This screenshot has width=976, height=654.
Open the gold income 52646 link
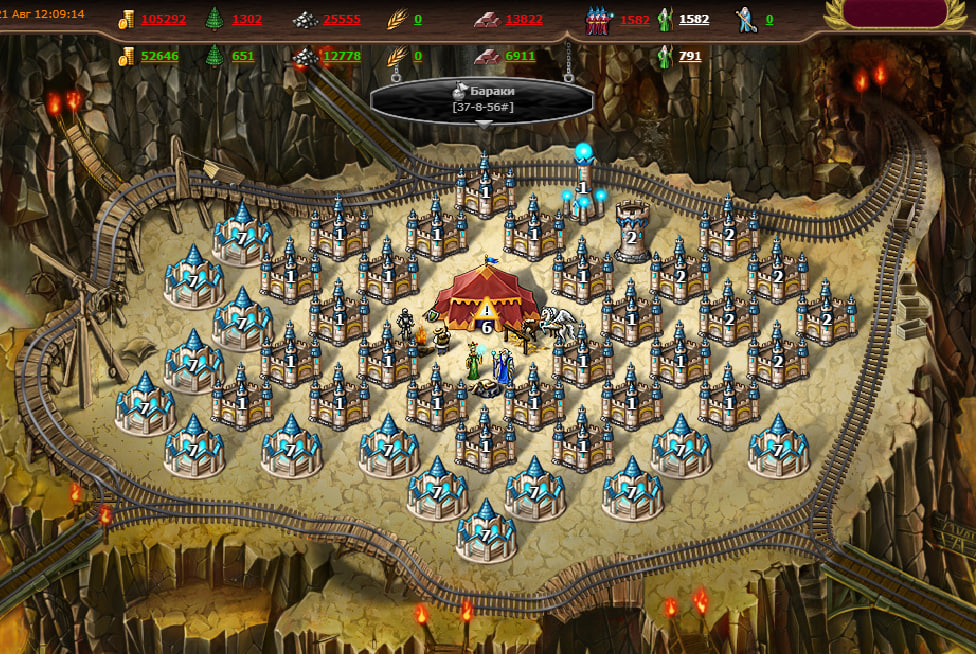[x=160, y=56]
